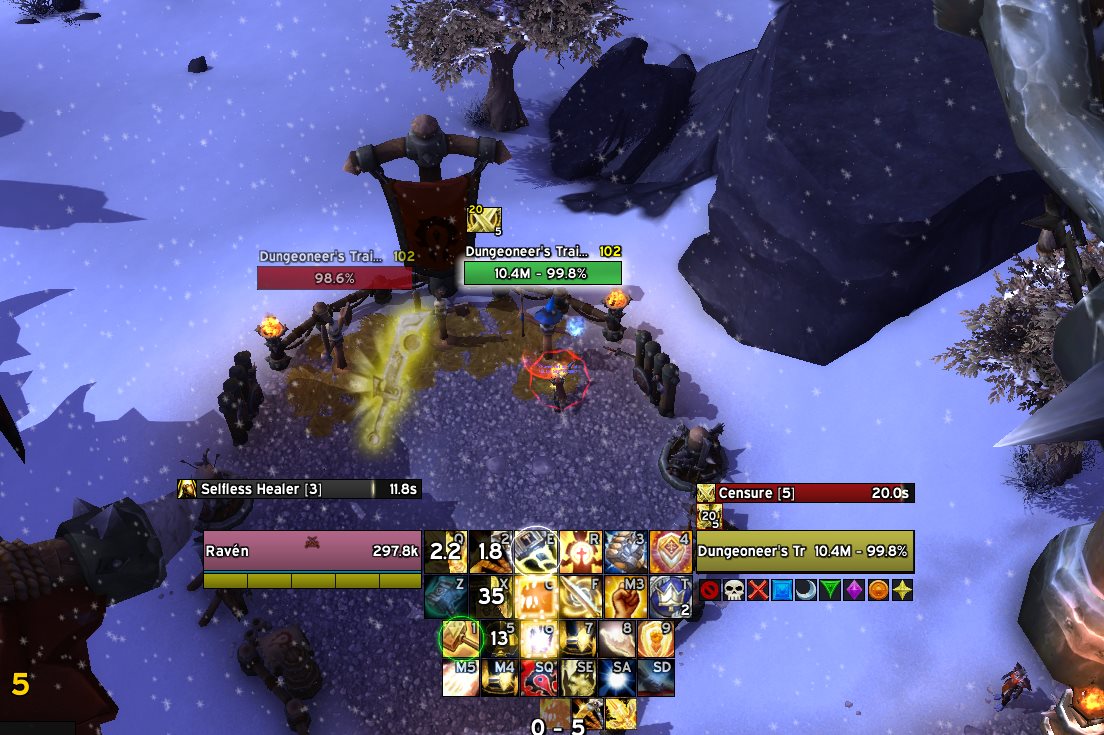Trigger the golden shield ability on 4
The image size is (1104, 735).
point(669,551)
